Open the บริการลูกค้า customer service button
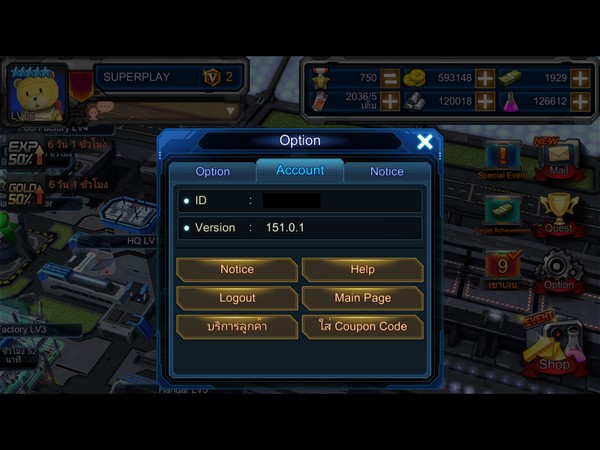The image size is (600, 450). [237, 327]
